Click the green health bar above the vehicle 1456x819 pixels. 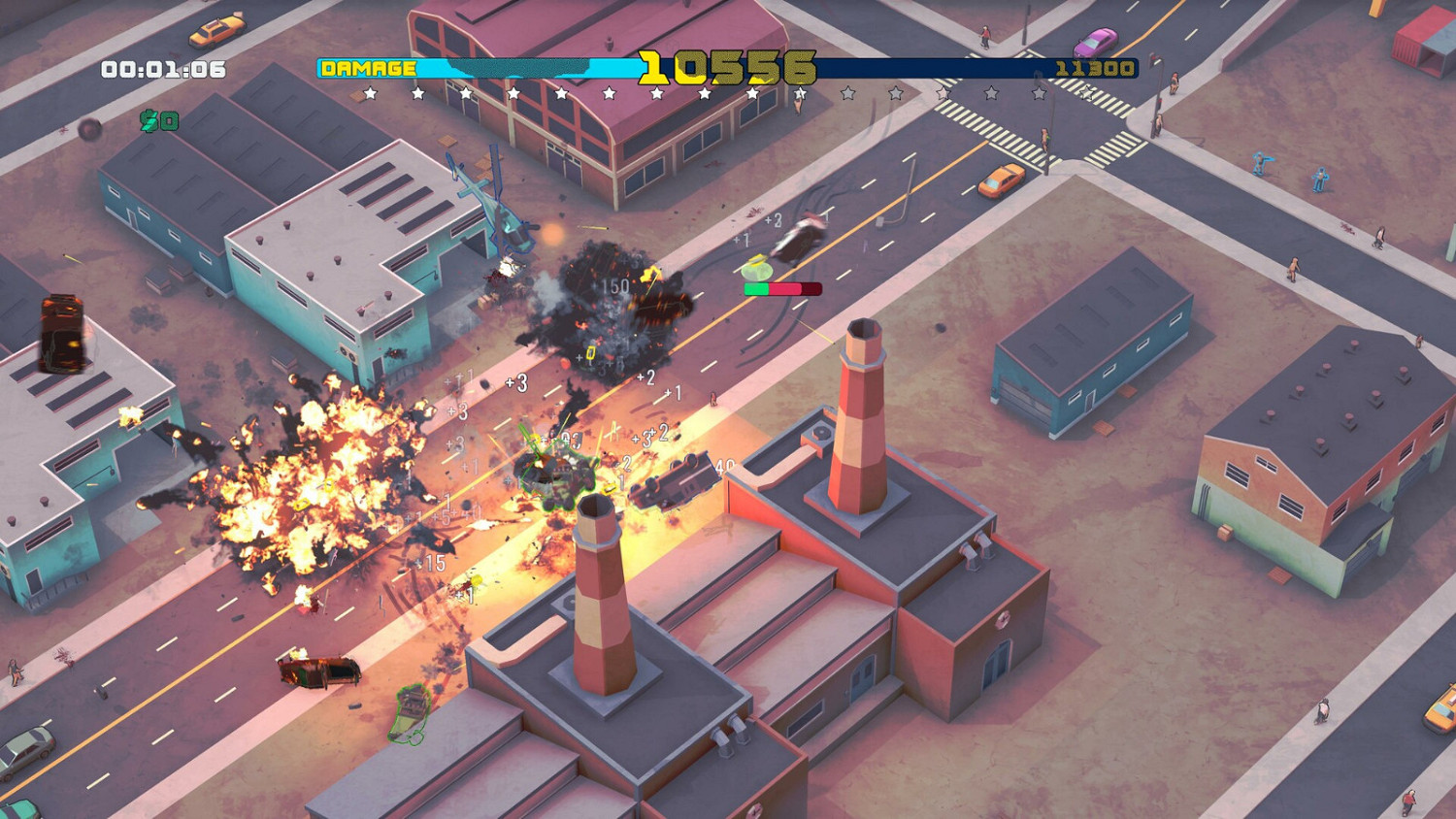coord(755,288)
